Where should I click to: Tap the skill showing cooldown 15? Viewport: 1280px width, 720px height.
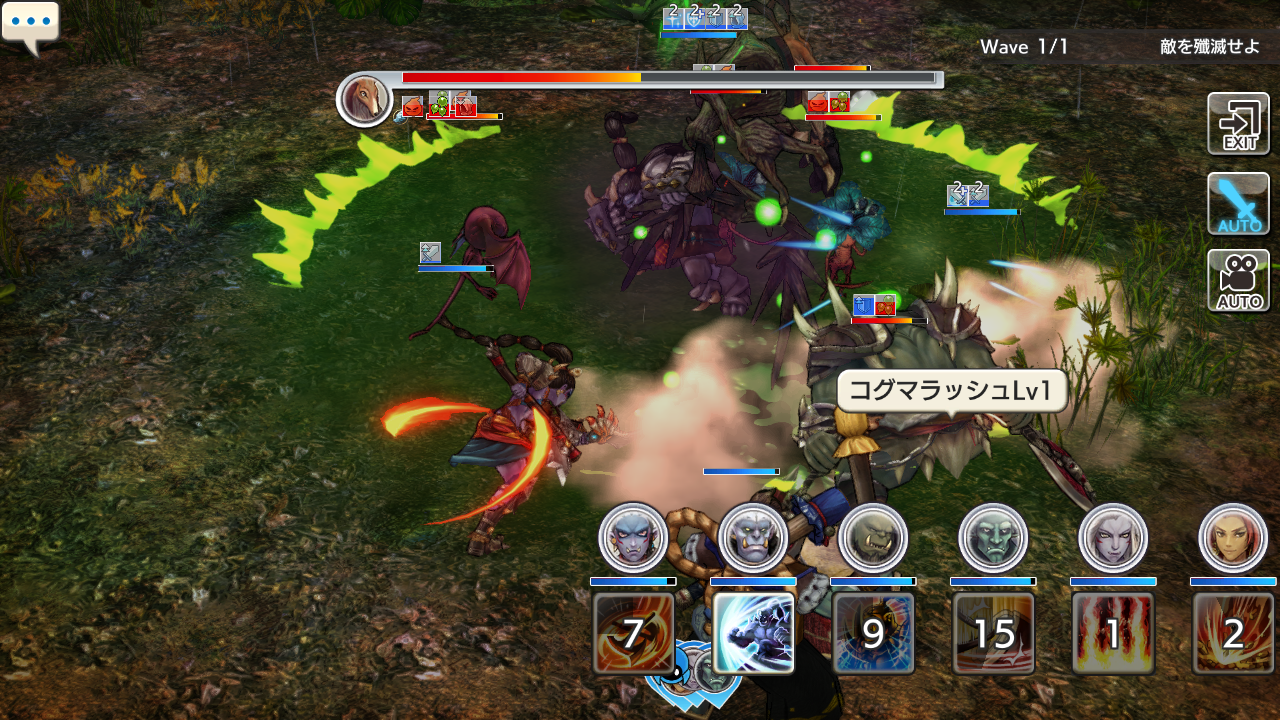(993, 633)
